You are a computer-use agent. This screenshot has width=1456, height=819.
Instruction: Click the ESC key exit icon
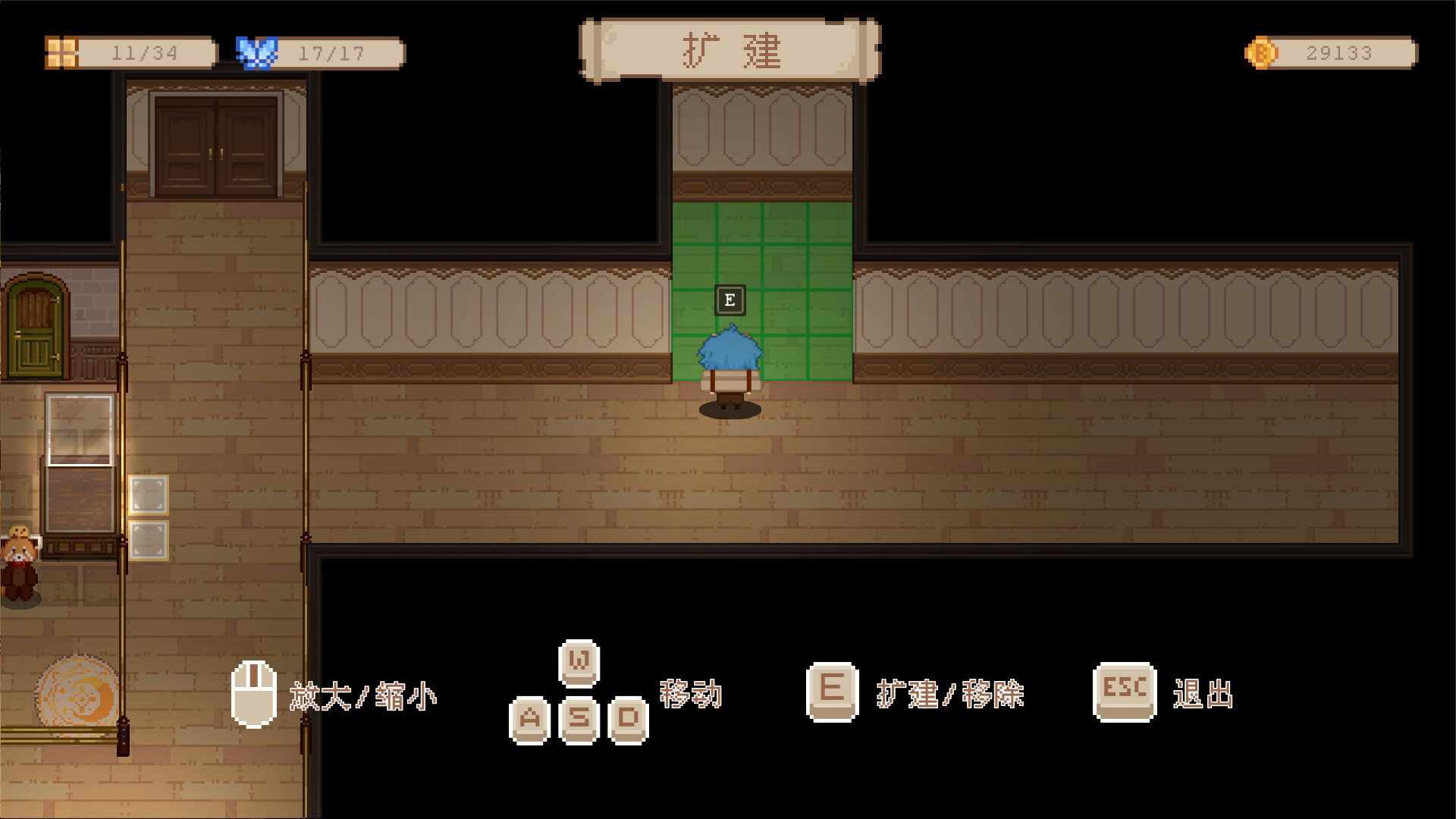(x=1123, y=691)
